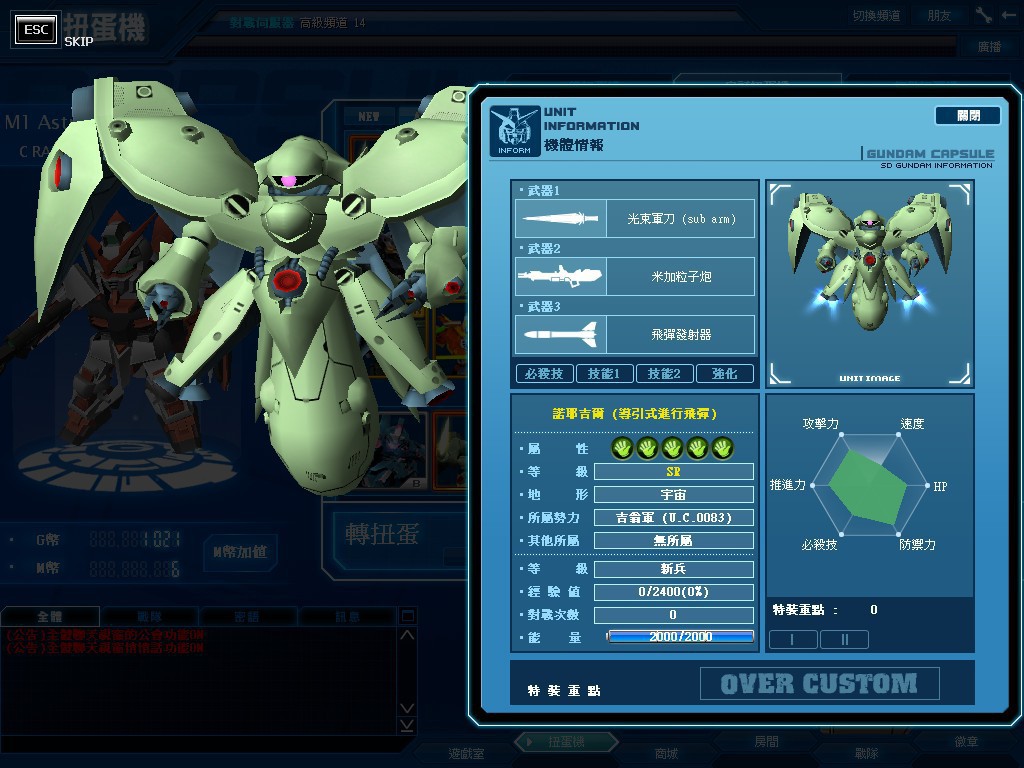
Task: Open the 房間 room menu
Action: pyautogui.click(x=766, y=742)
